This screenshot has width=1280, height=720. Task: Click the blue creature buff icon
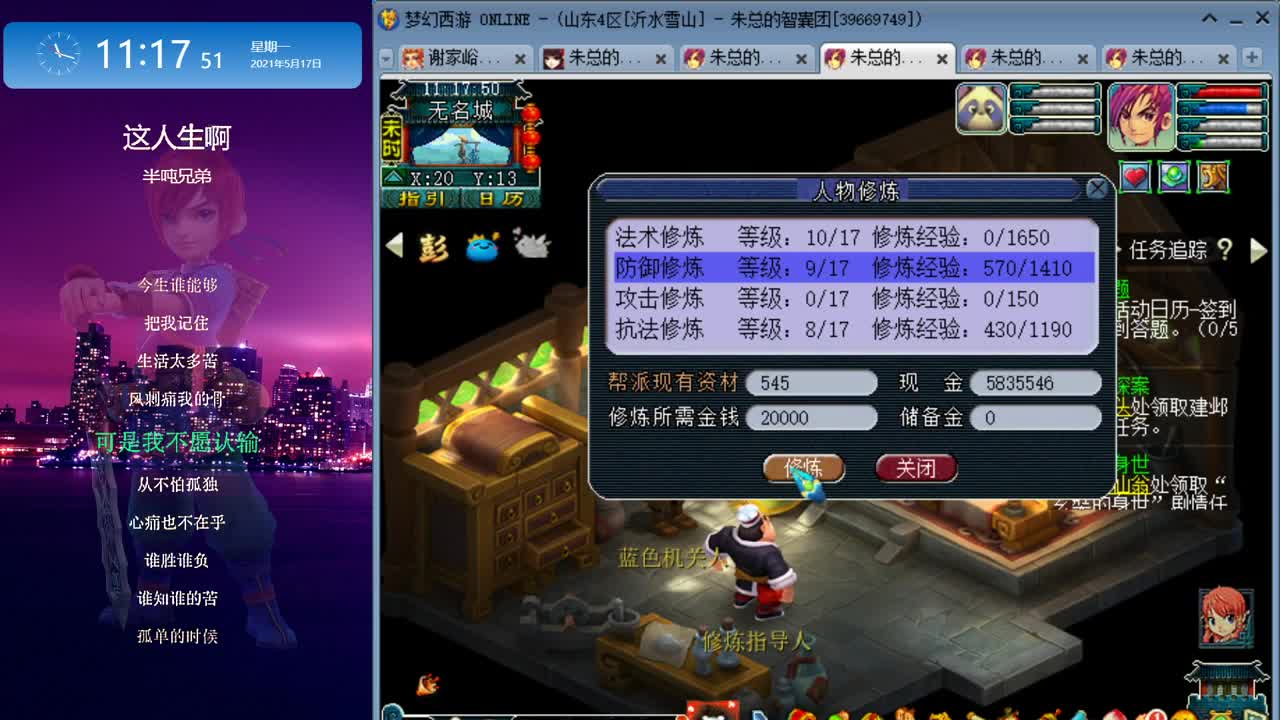482,248
